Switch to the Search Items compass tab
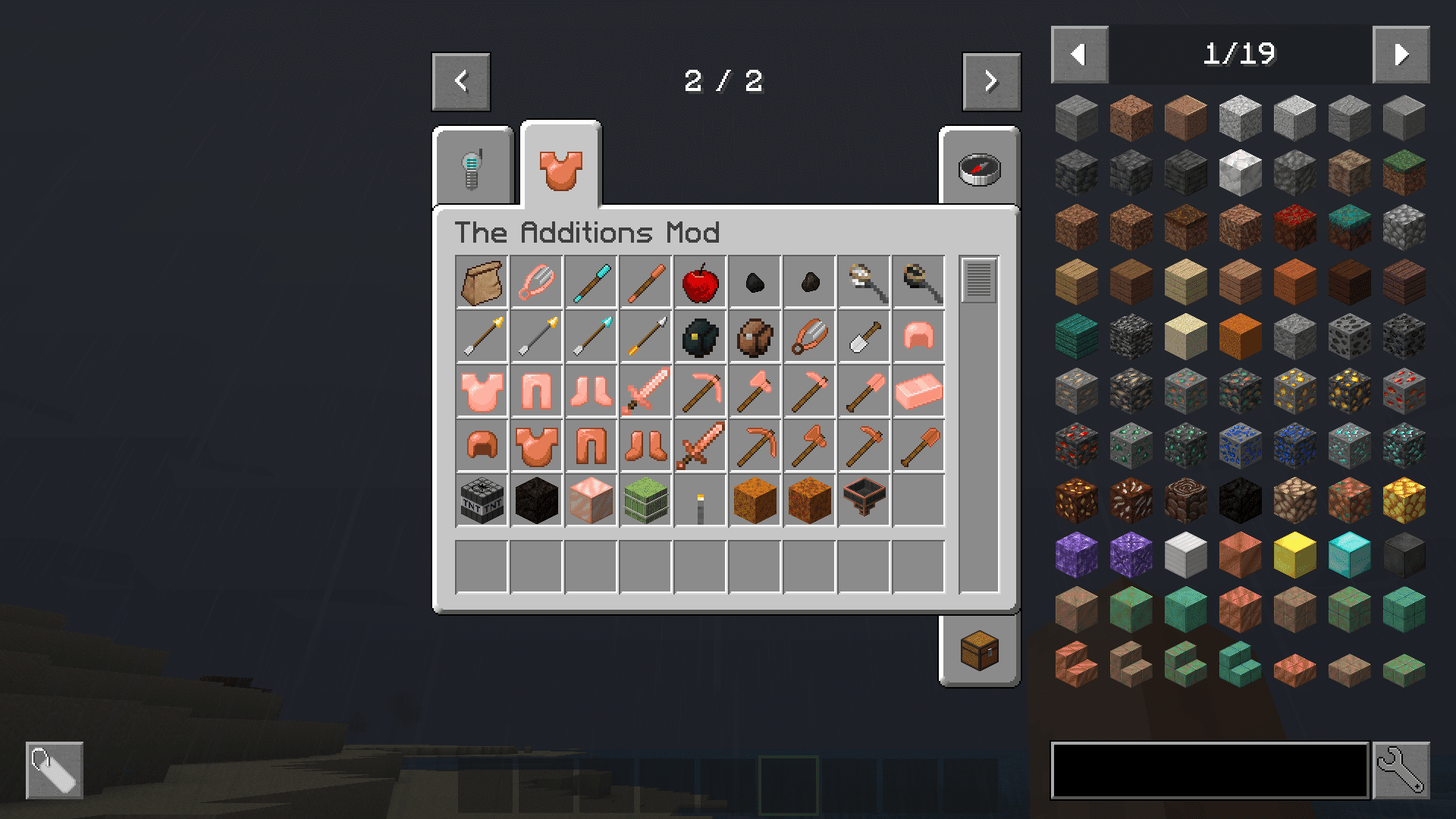The height and width of the screenshot is (819, 1456). [x=979, y=168]
